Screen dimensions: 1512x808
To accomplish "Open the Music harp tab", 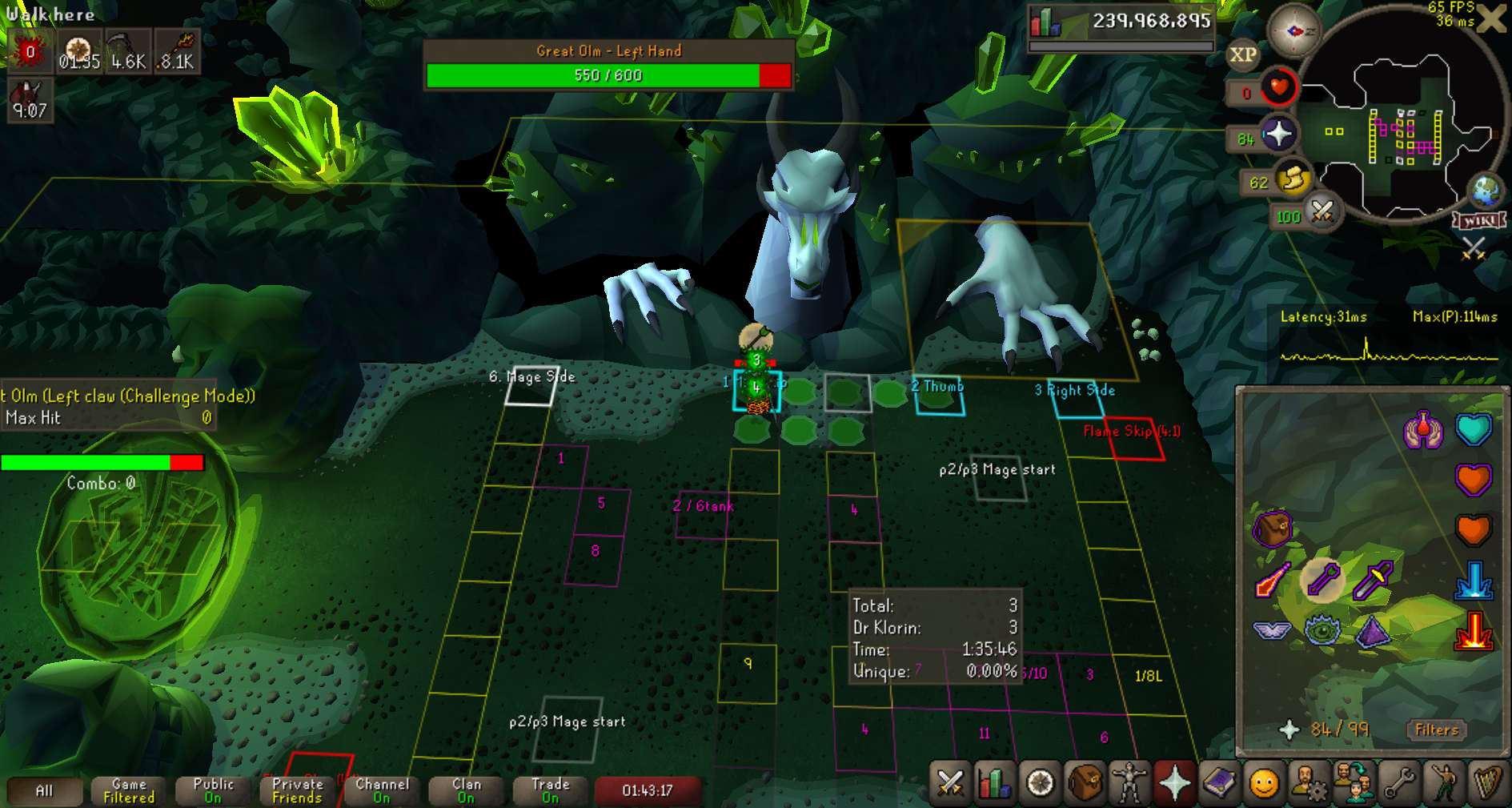I will coord(1488,782).
